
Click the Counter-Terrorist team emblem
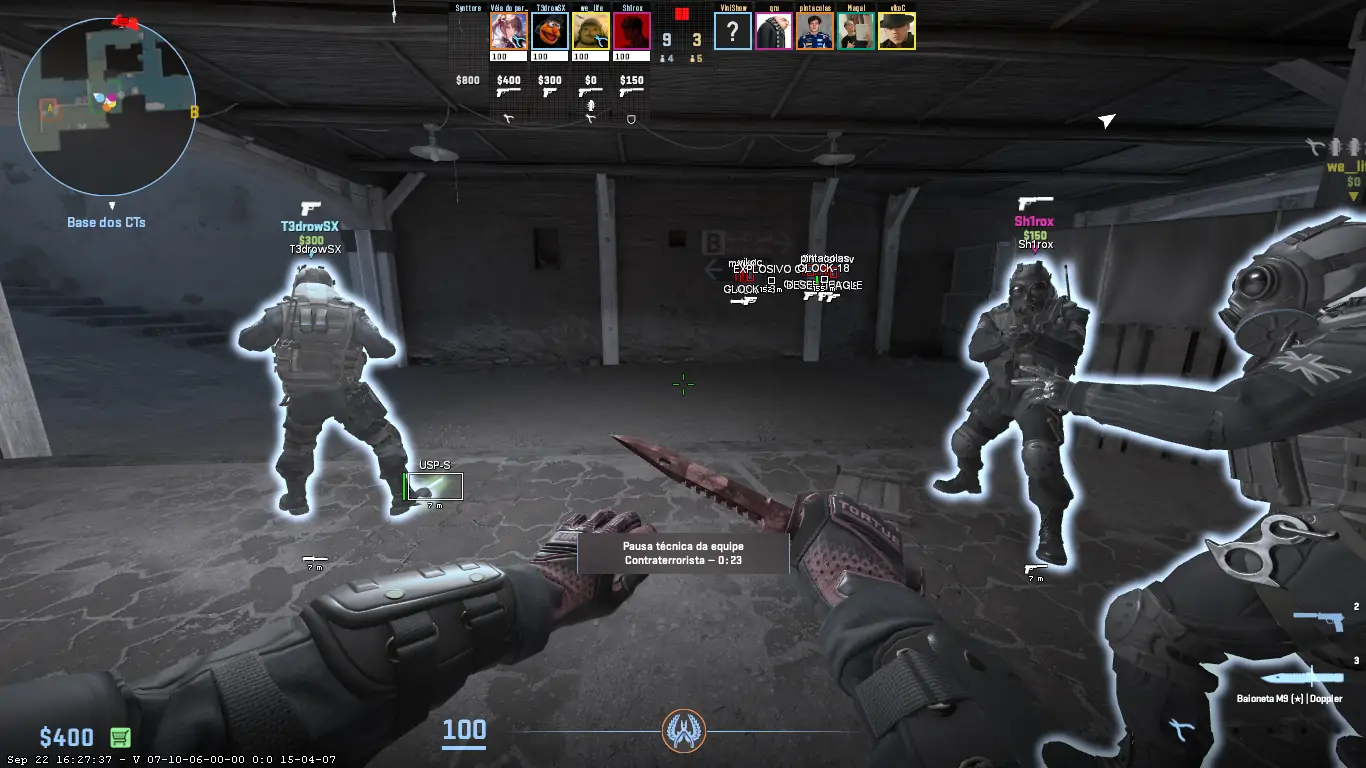[x=684, y=731]
